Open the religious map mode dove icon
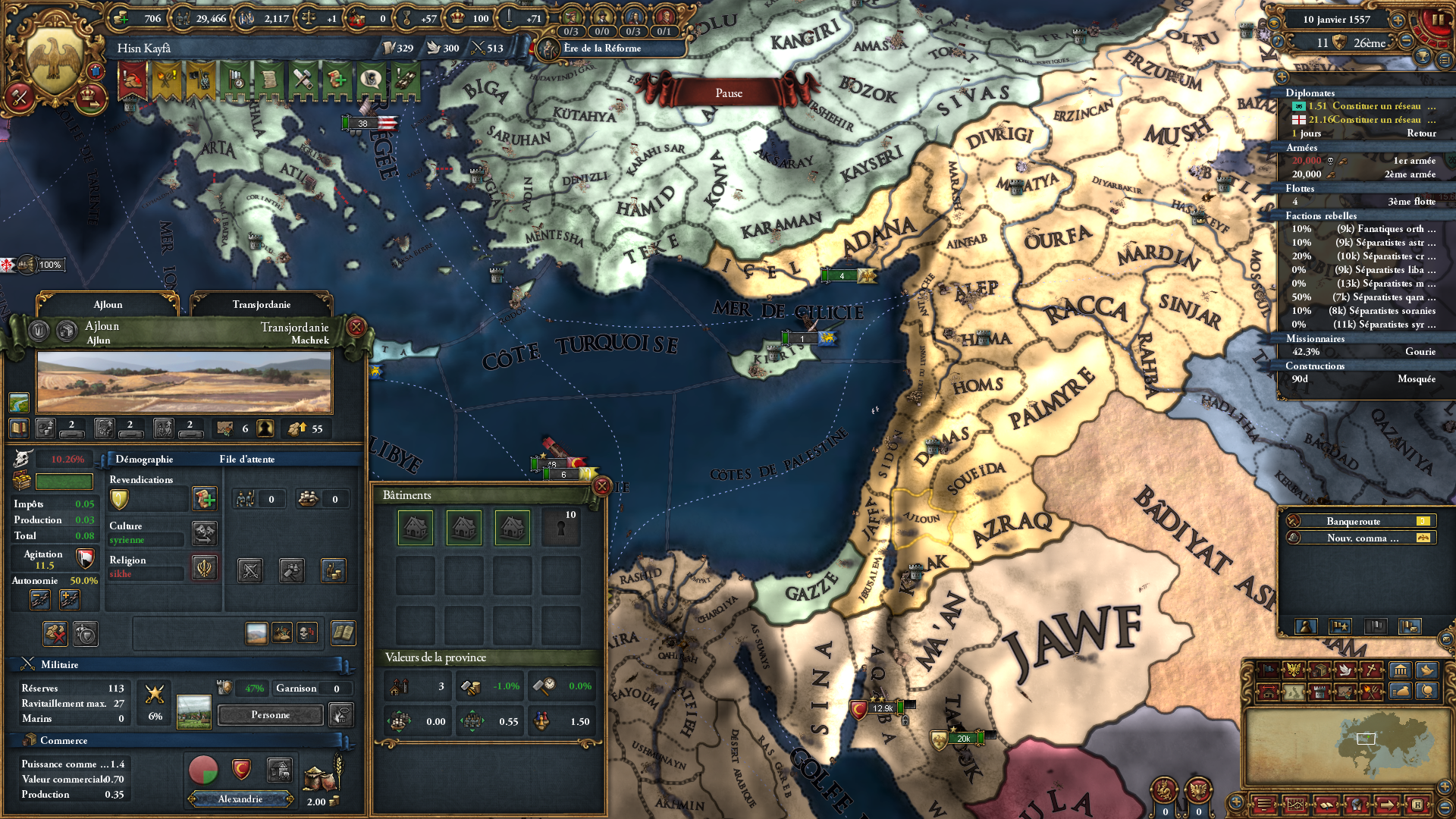The image size is (1456, 819). [1345, 670]
